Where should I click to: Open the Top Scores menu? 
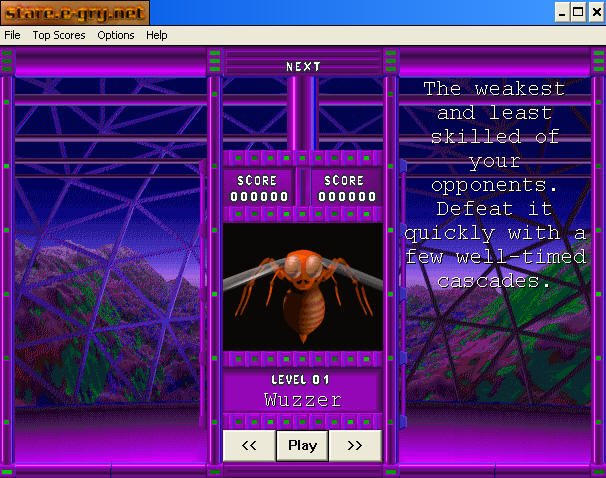coord(59,35)
